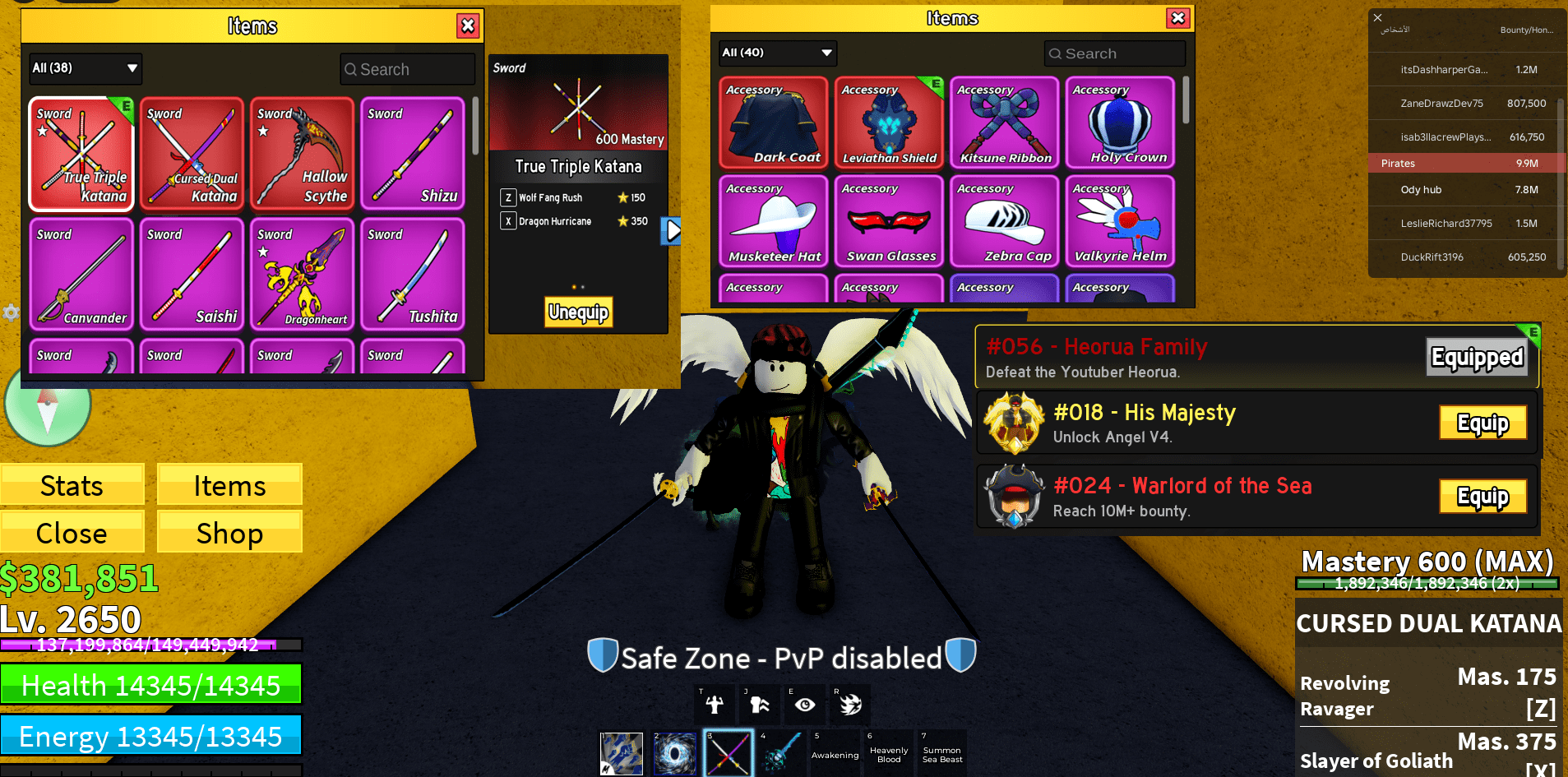Select the Hallow Scythe sword icon
This screenshot has height=777, width=1568.
tap(302, 154)
